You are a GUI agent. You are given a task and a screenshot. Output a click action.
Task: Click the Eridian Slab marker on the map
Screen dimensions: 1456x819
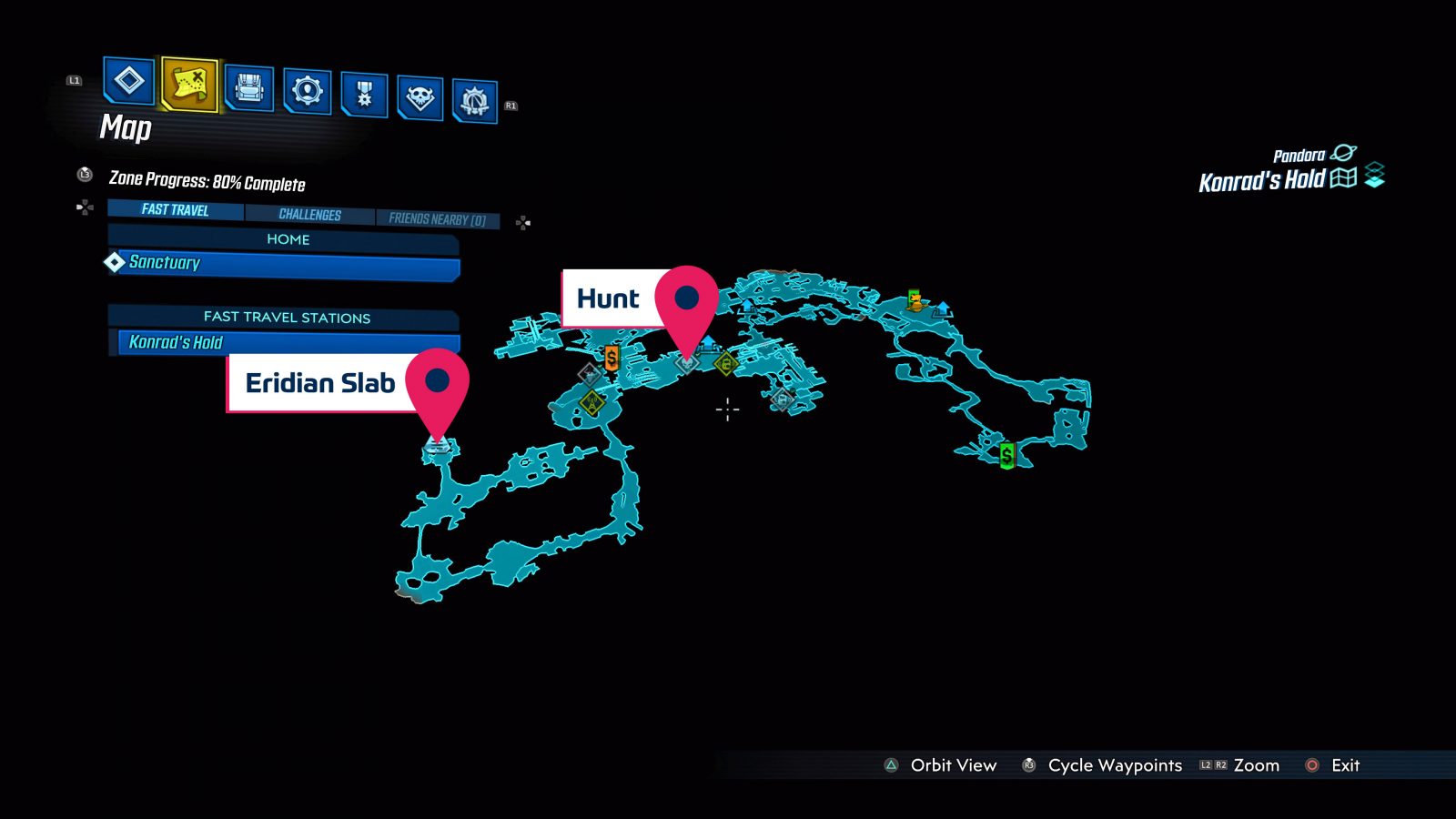click(438, 445)
